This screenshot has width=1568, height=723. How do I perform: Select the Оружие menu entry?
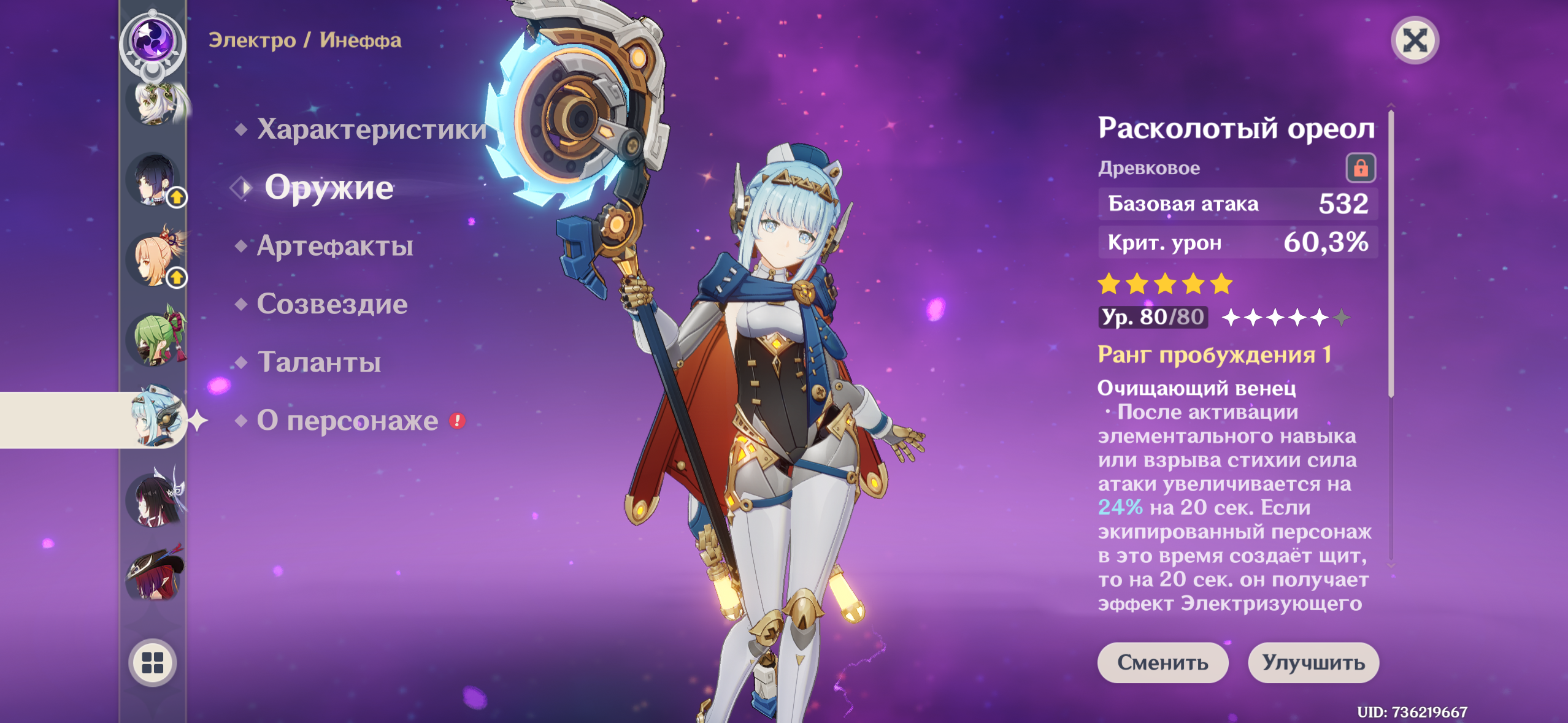click(328, 187)
